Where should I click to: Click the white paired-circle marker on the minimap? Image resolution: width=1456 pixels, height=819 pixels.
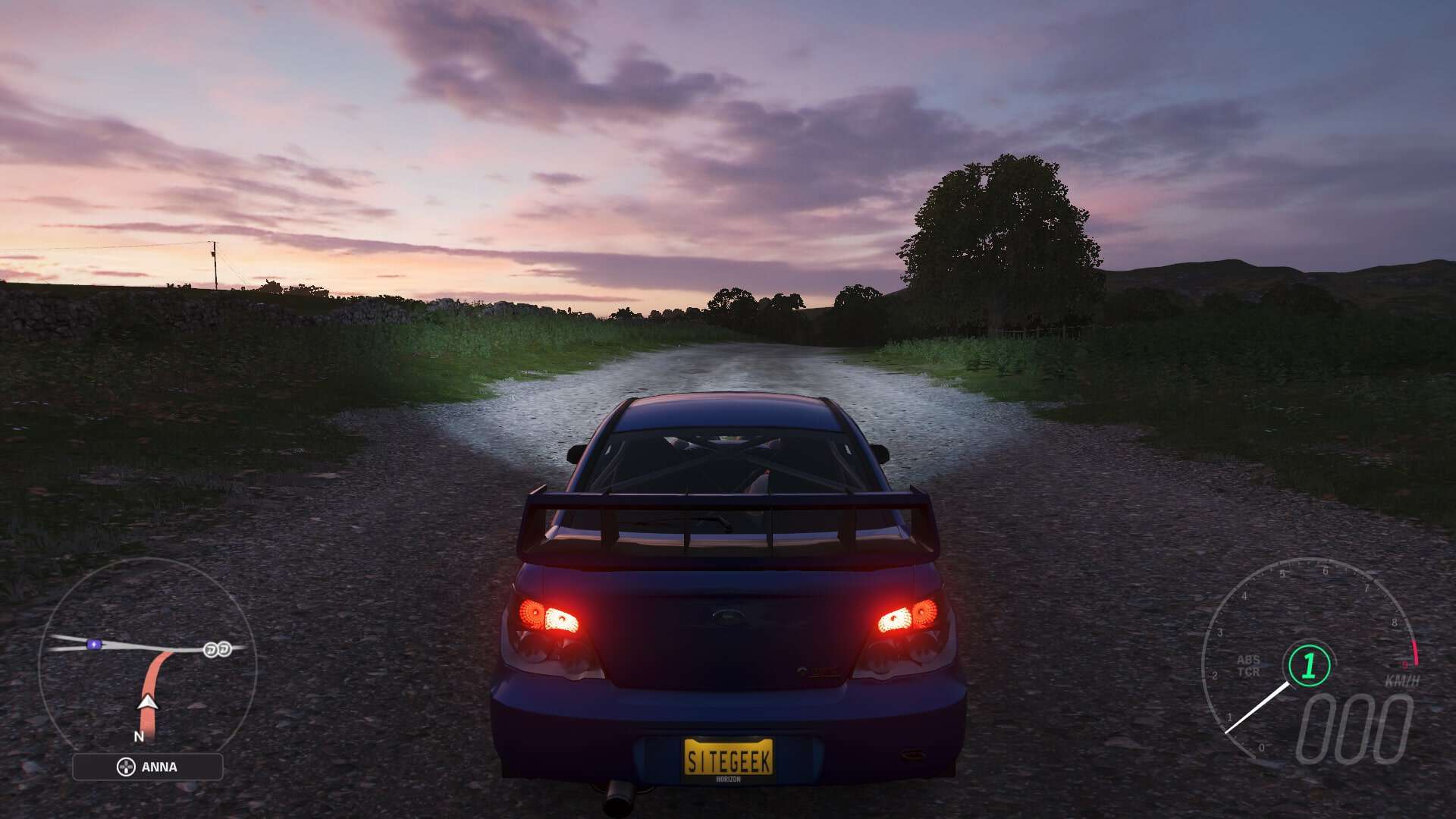pyautogui.click(x=218, y=649)
